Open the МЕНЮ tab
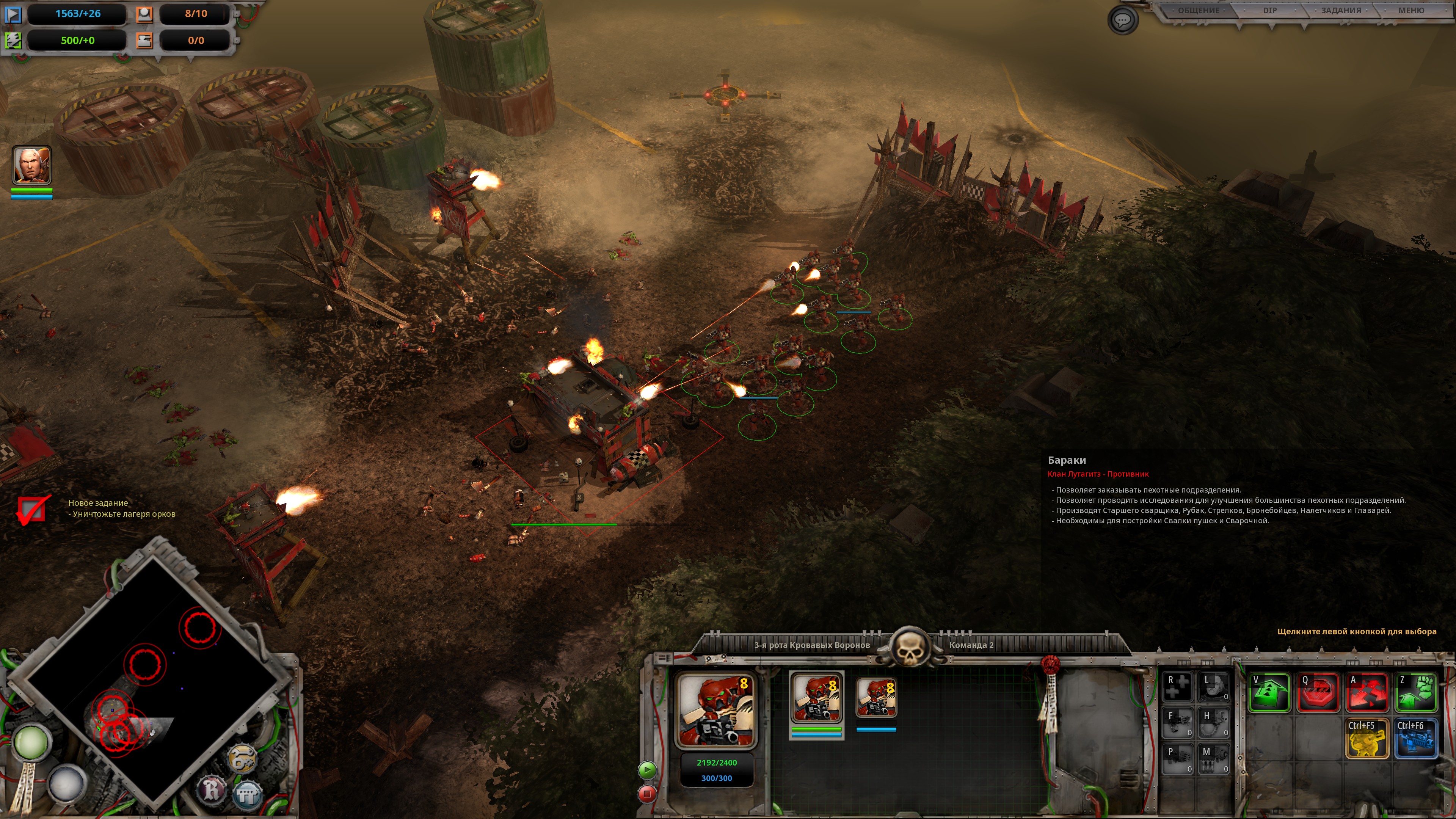 [1411, 11]
